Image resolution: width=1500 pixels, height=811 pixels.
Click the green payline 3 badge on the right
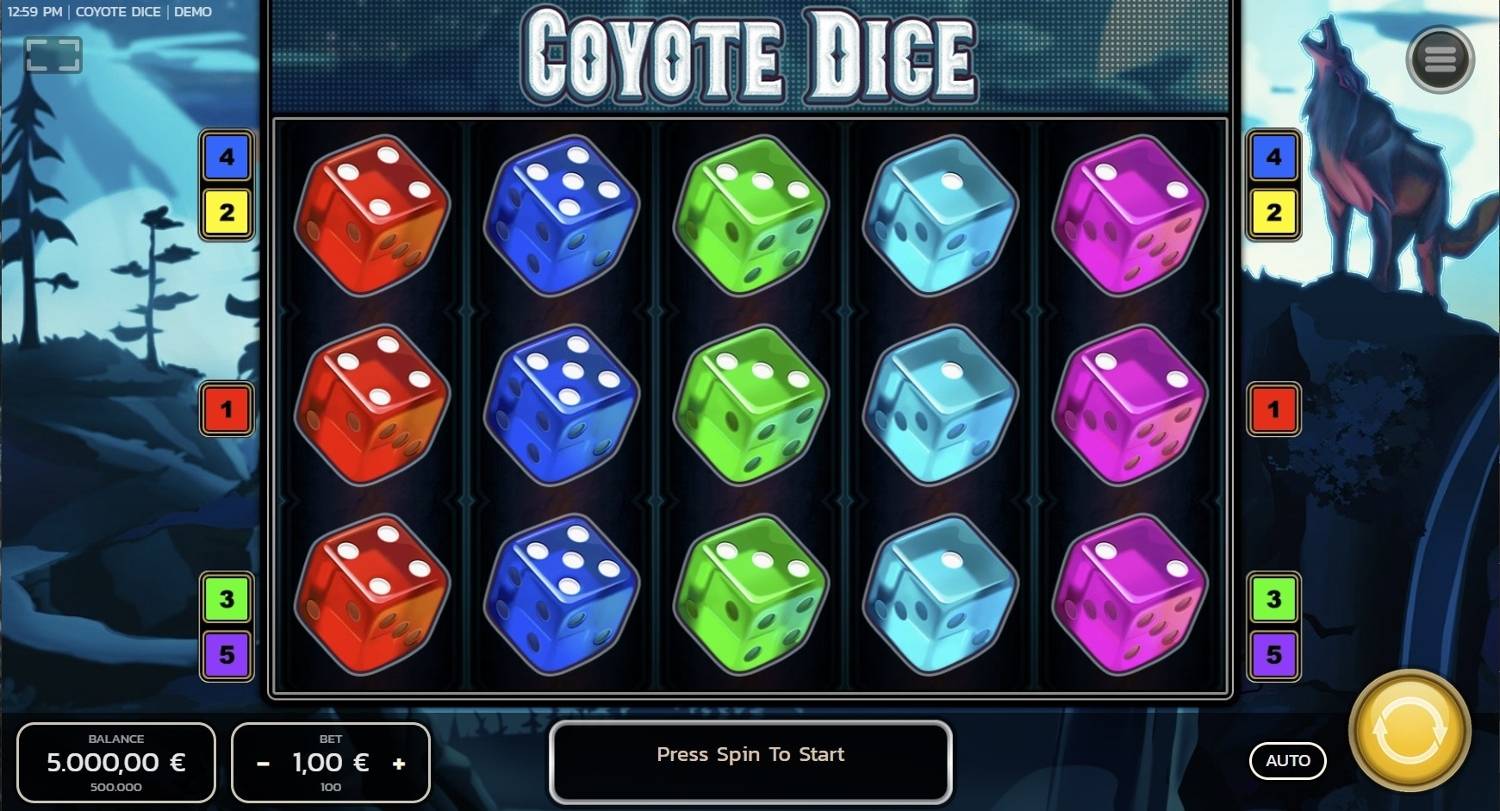click(x=1274, y=599)
